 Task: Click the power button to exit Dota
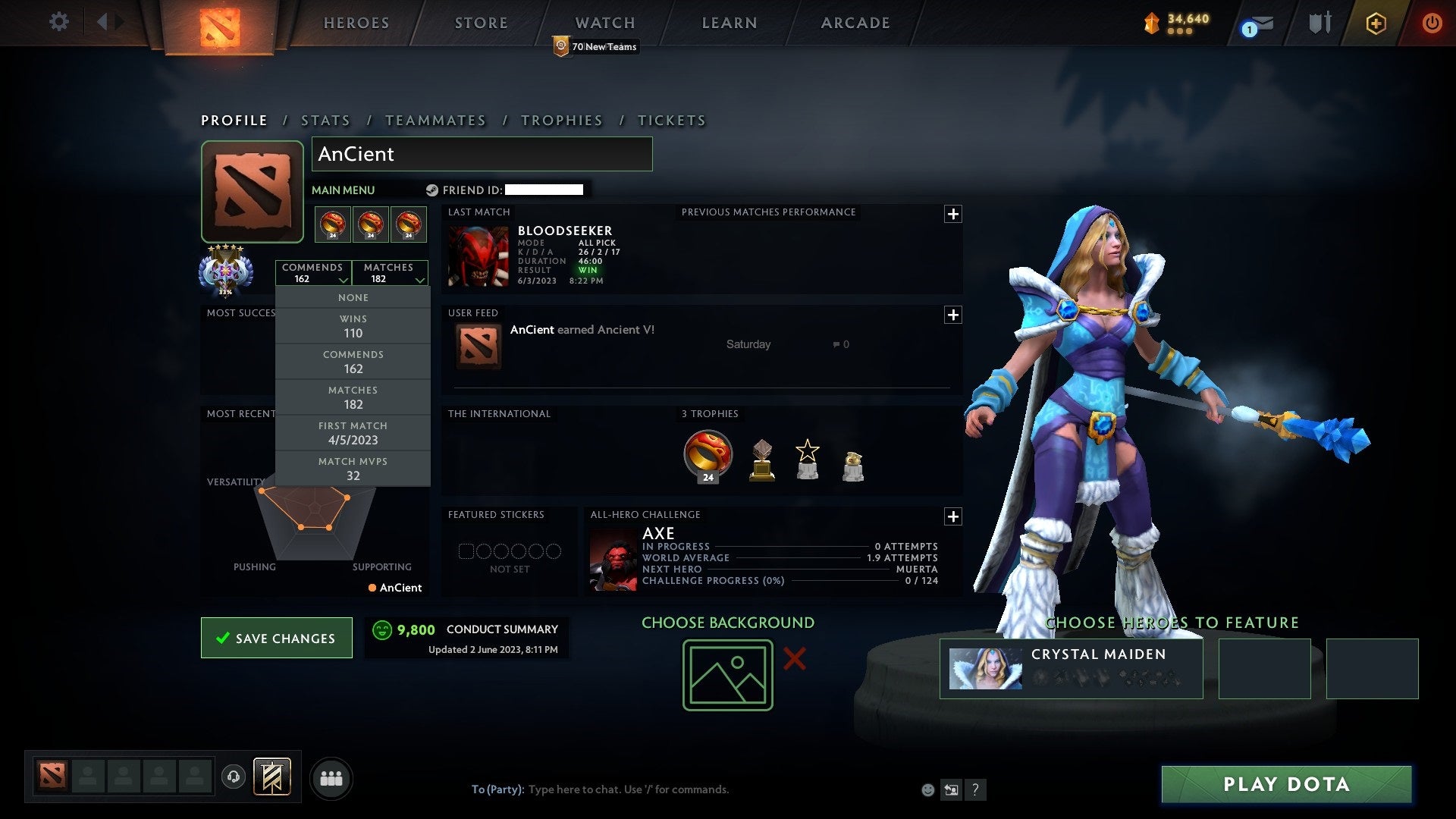coord(1432,23)
